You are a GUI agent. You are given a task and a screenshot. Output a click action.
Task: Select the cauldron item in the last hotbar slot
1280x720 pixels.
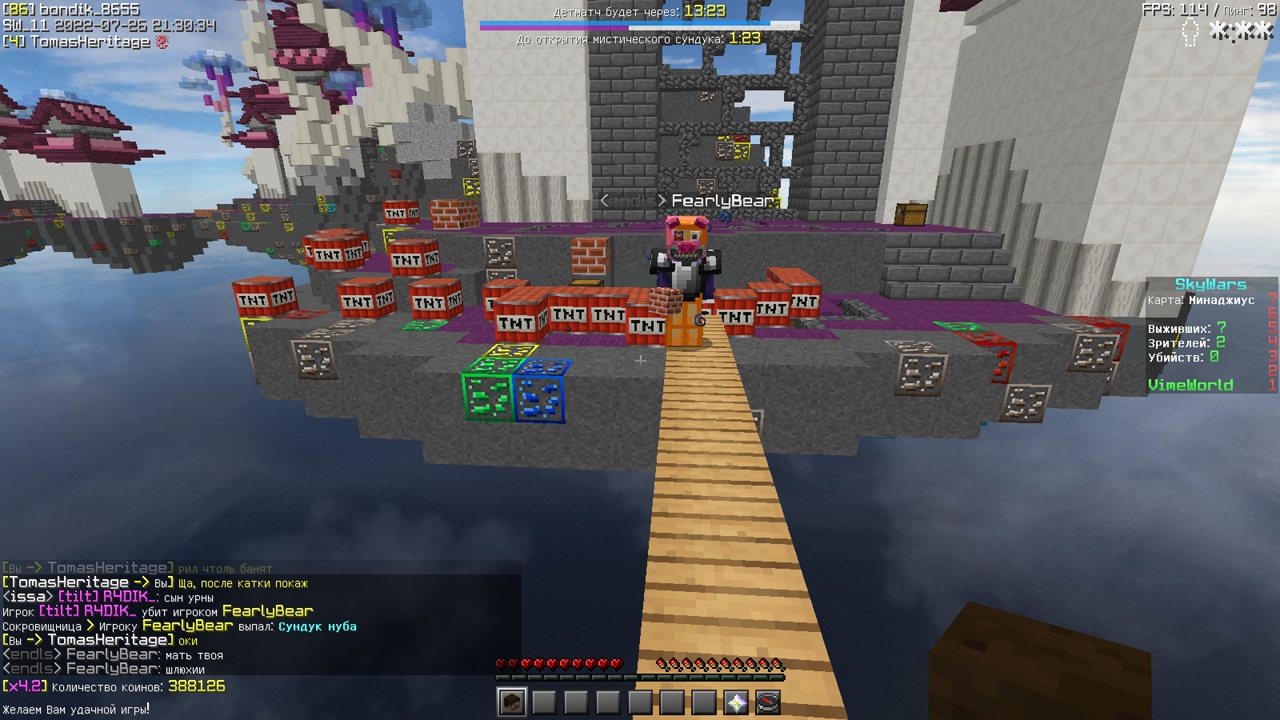click(769, 703)
